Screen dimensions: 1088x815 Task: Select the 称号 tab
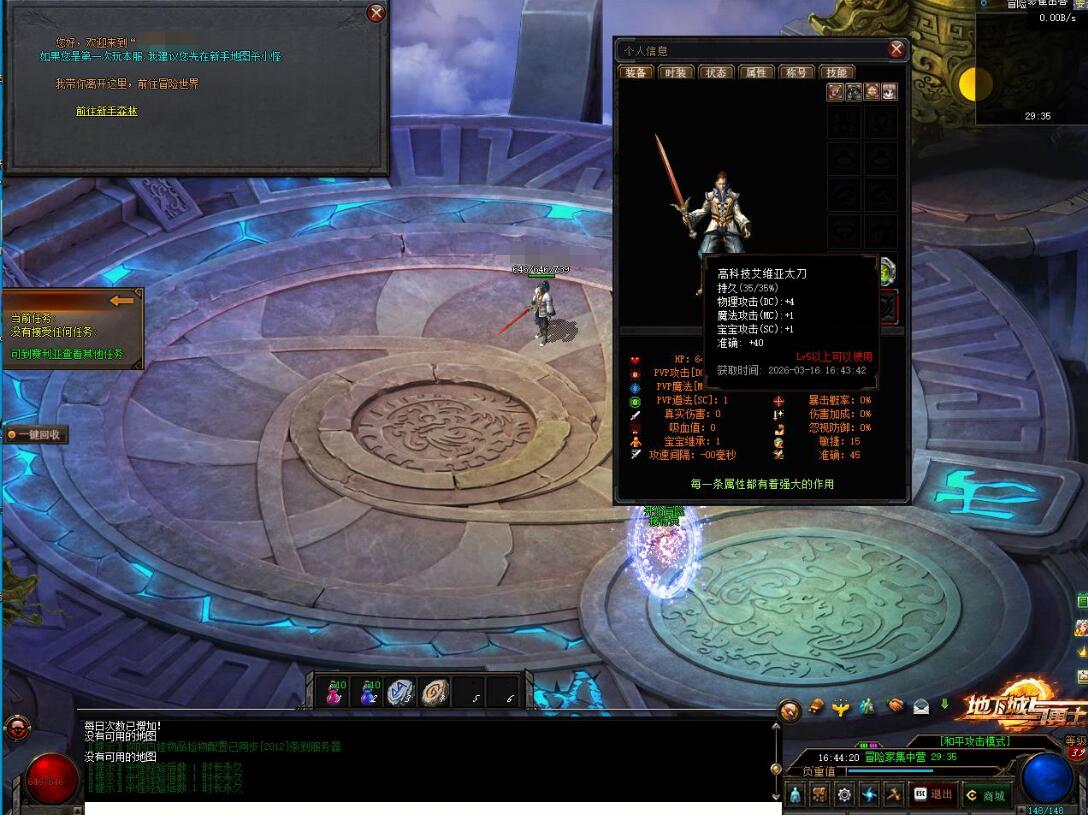pos(797,72)
